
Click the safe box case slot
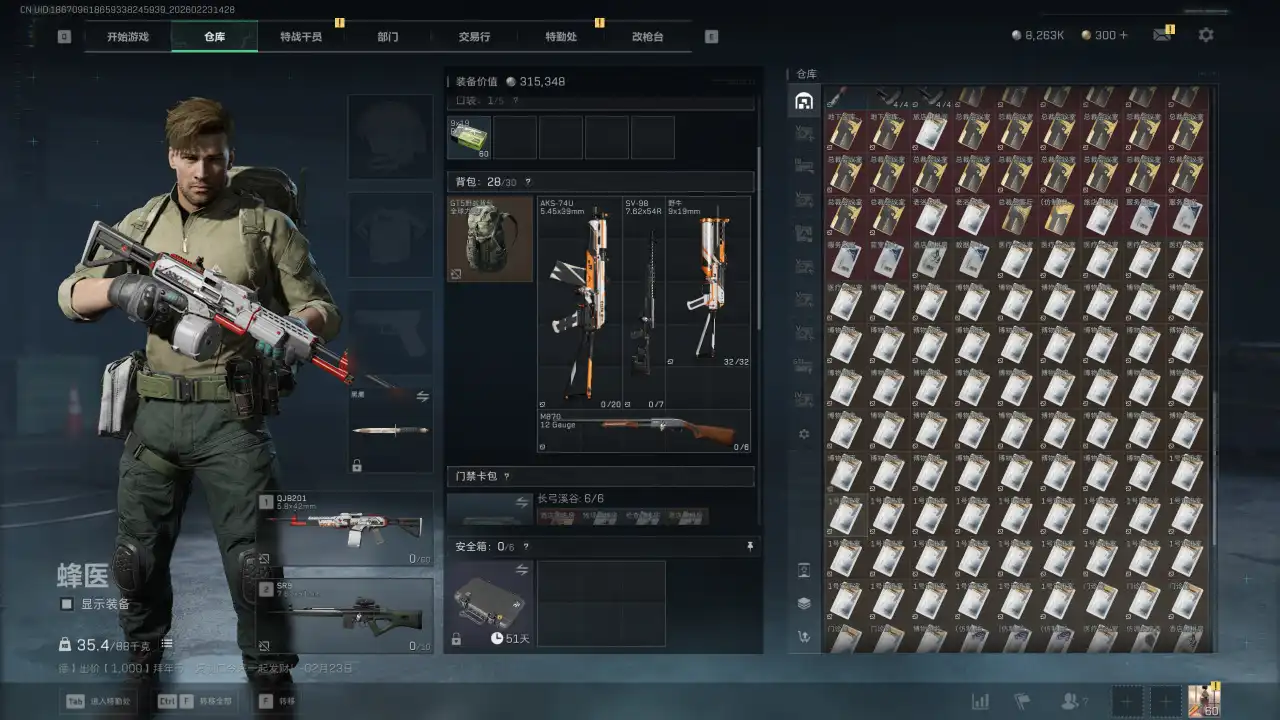tap(489, 603)
